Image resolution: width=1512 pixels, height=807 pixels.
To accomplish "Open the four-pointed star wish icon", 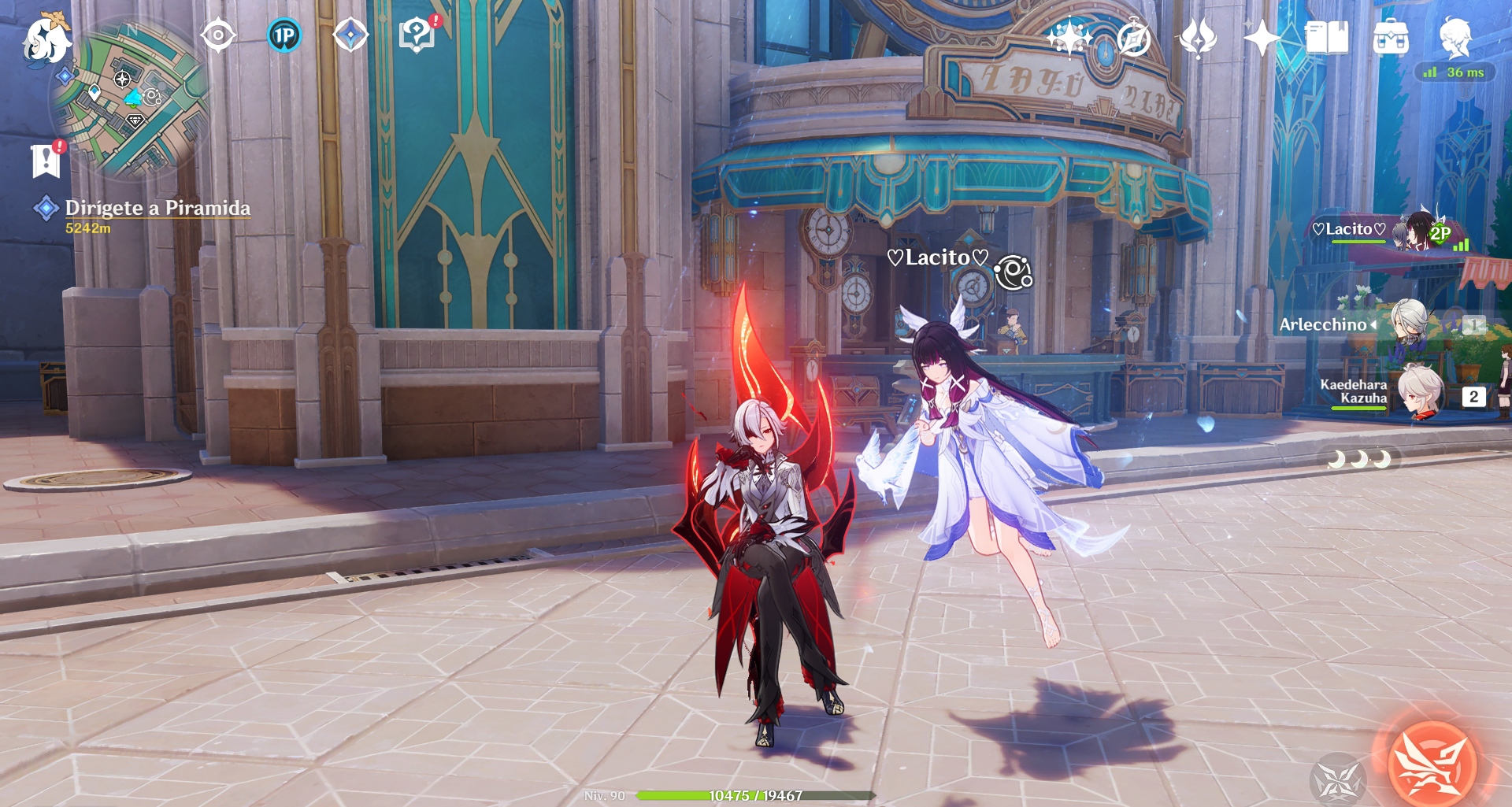I will 1261,38.
